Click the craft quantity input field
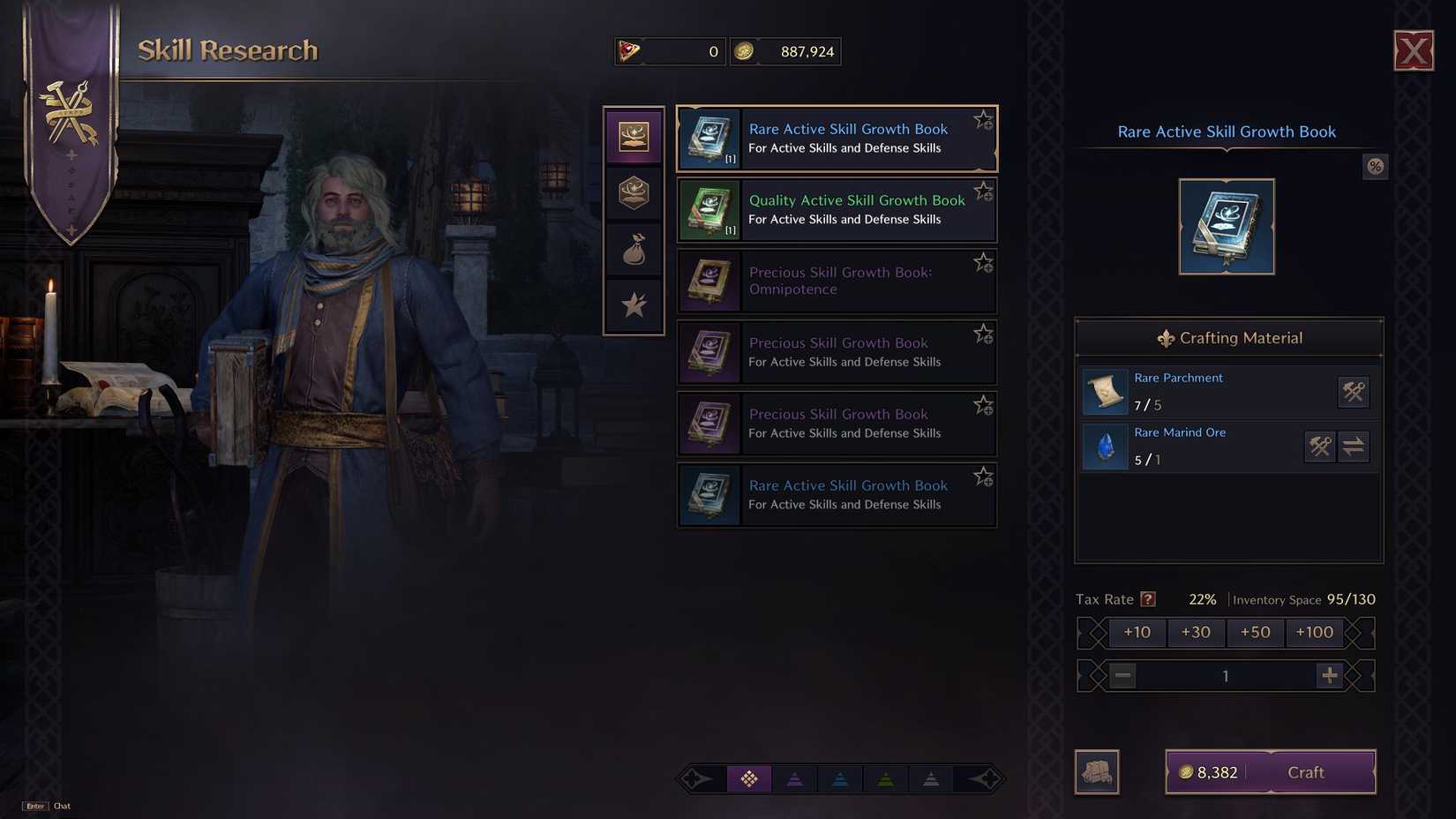 1225,675
